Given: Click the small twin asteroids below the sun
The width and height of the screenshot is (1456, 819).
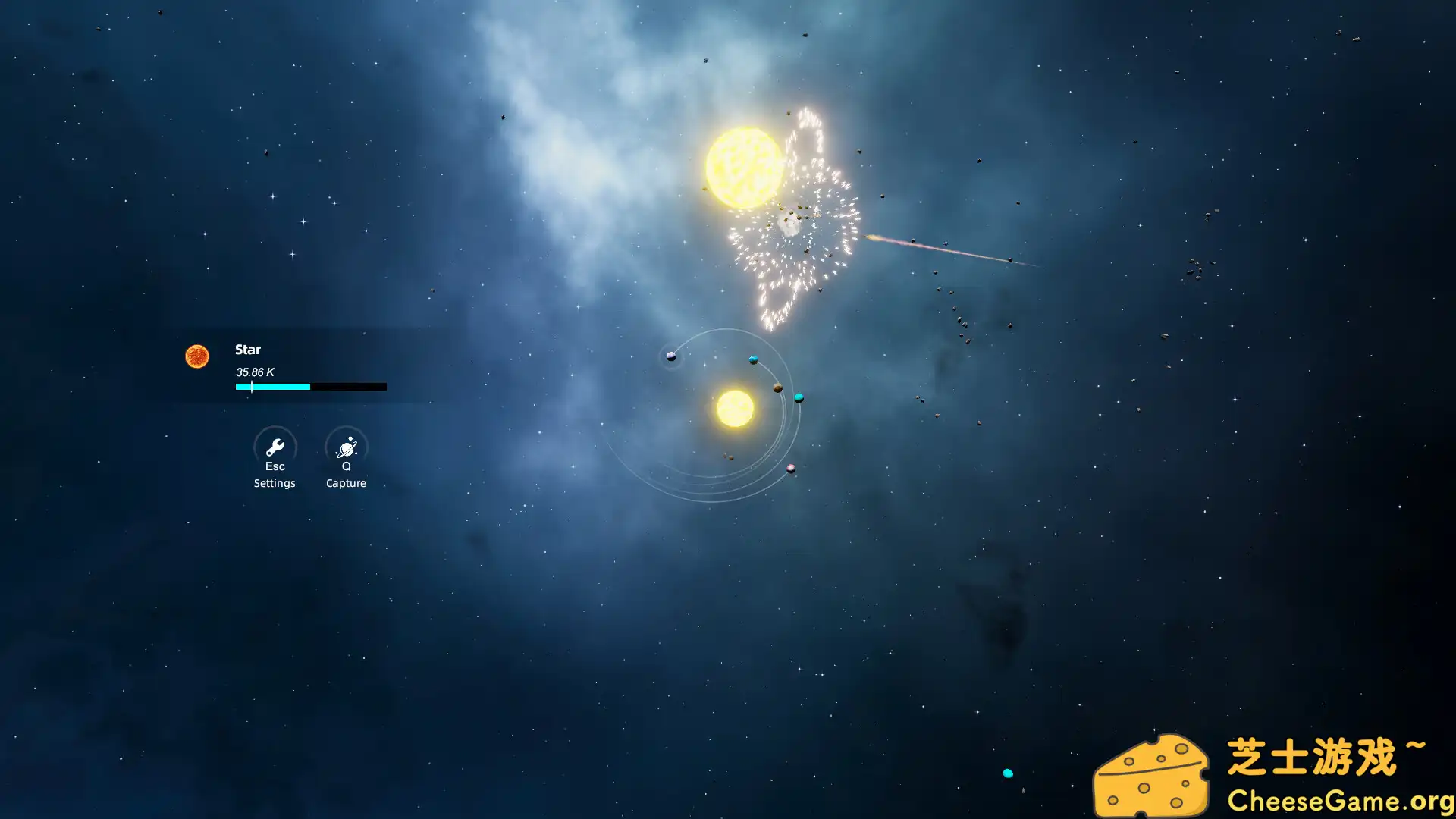Looking at the screenshot, I should coord(728,457).
